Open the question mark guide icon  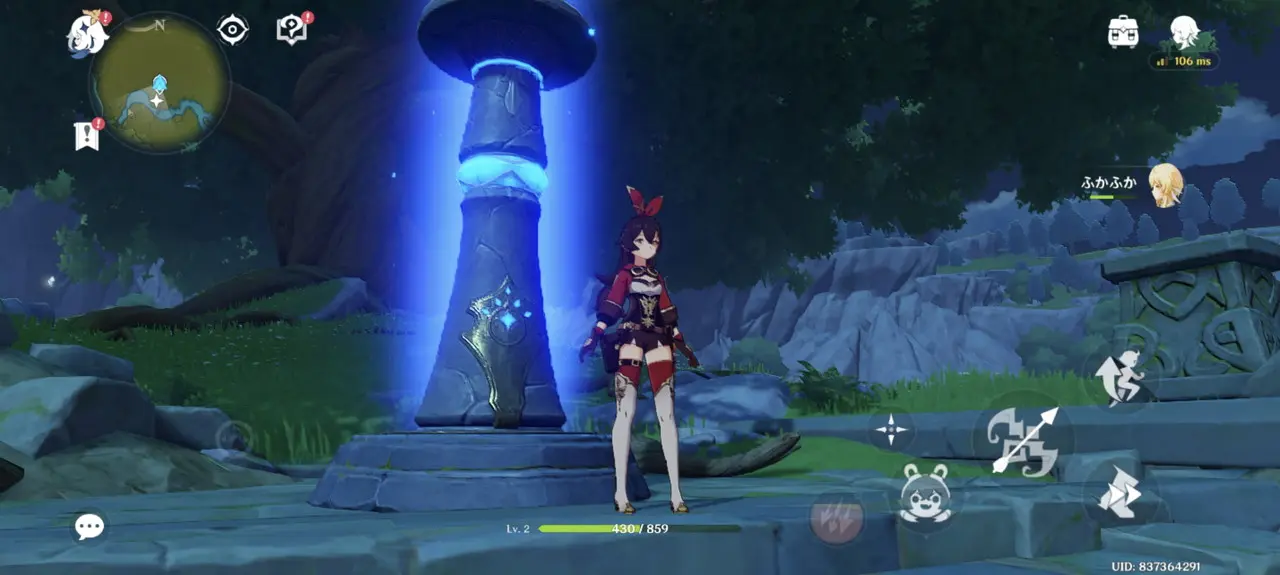click(291, 30)
